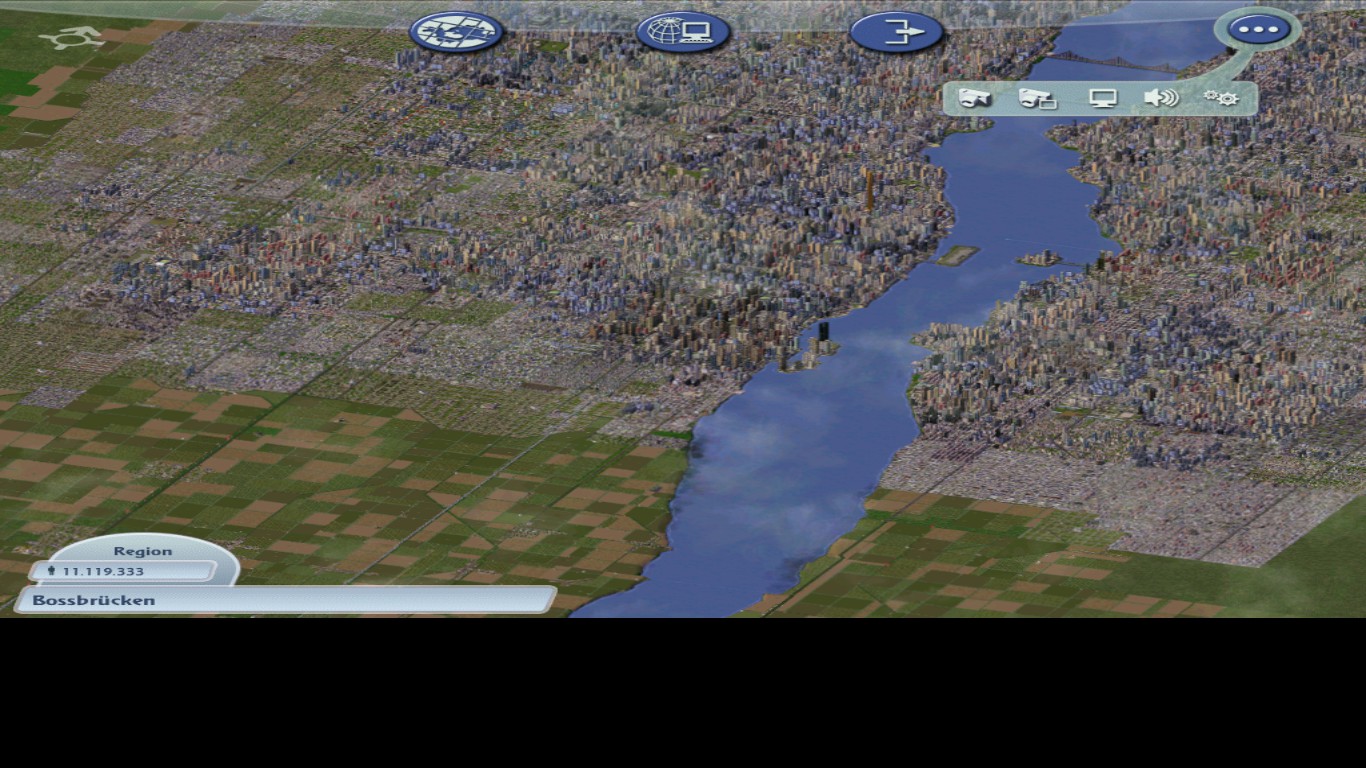Click the small citizen icon beside the population
Viewport: 1366px width, 768px height.
[50, 571]
